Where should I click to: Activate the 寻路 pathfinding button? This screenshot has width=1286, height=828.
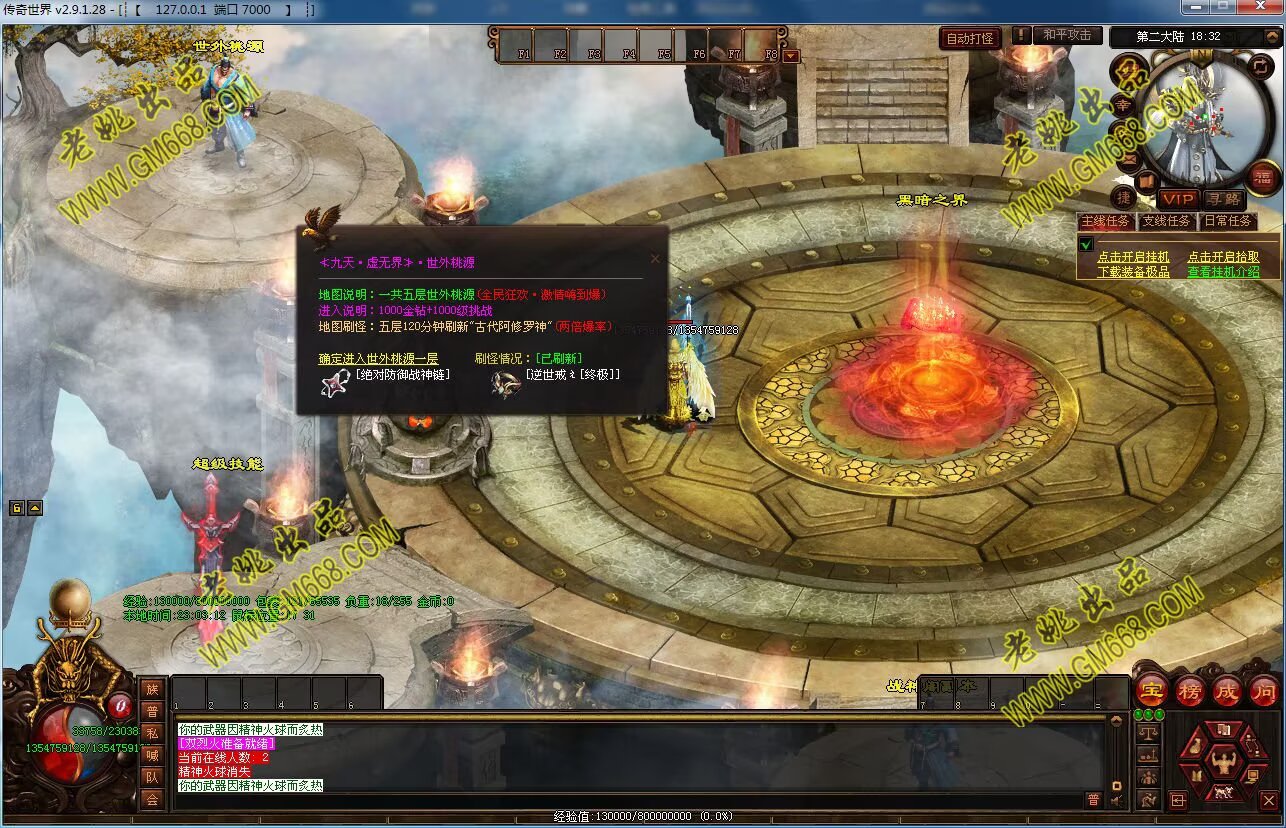pos(1223,199)
